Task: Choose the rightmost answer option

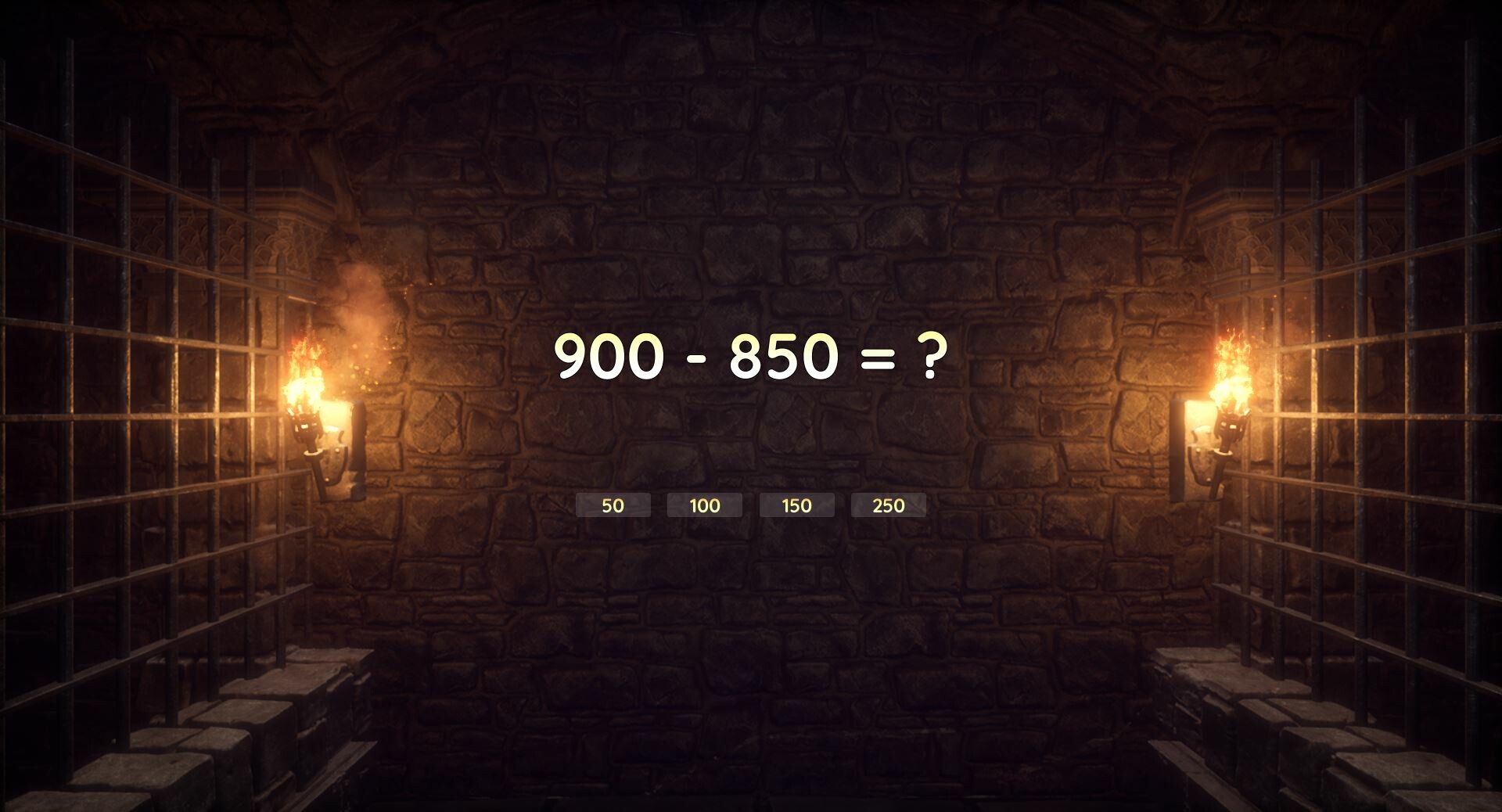Action: (x=887, y=505)
